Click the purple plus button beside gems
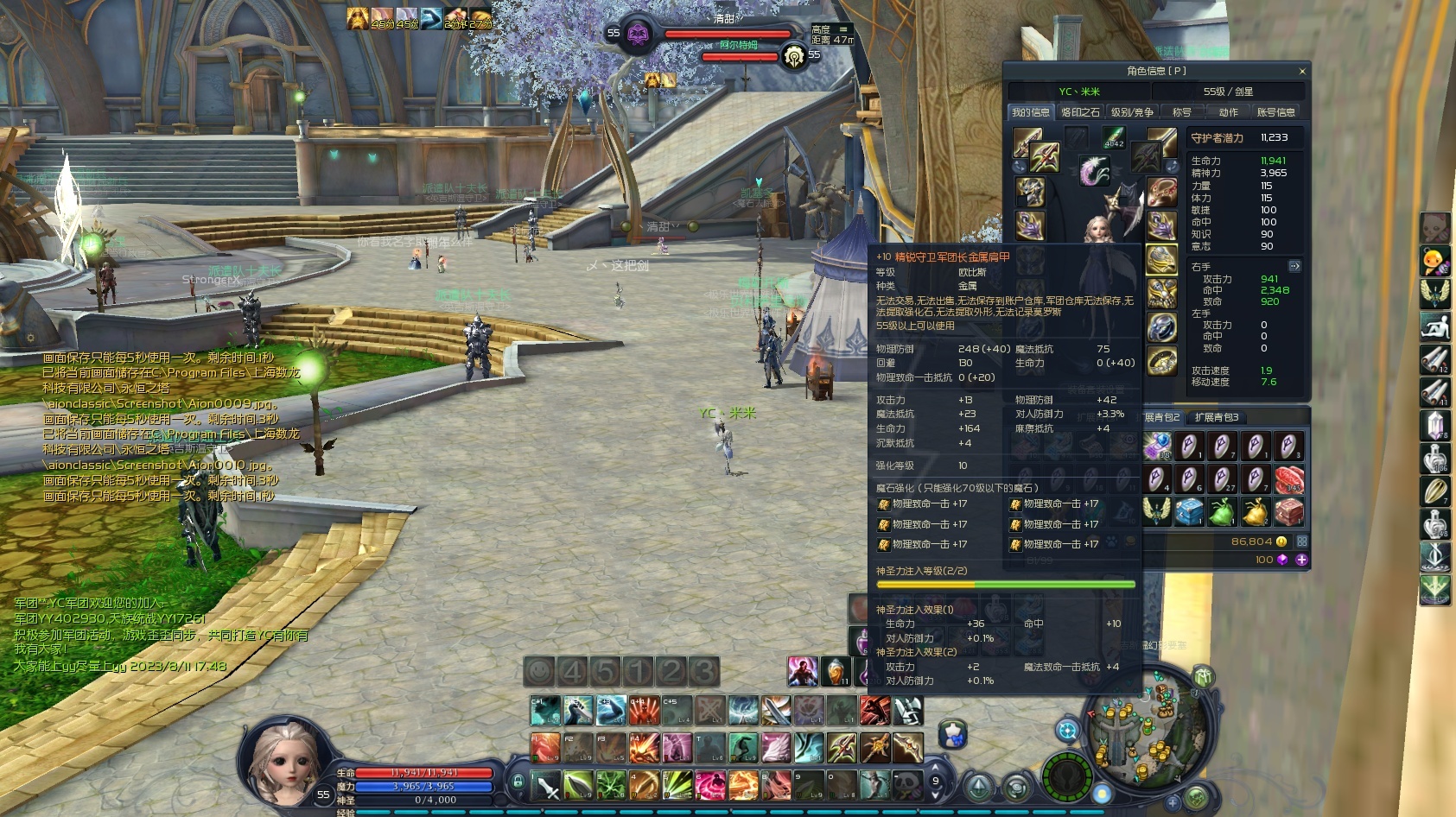The width and height of the screenshot is (1456, 817). point(1301,560)
